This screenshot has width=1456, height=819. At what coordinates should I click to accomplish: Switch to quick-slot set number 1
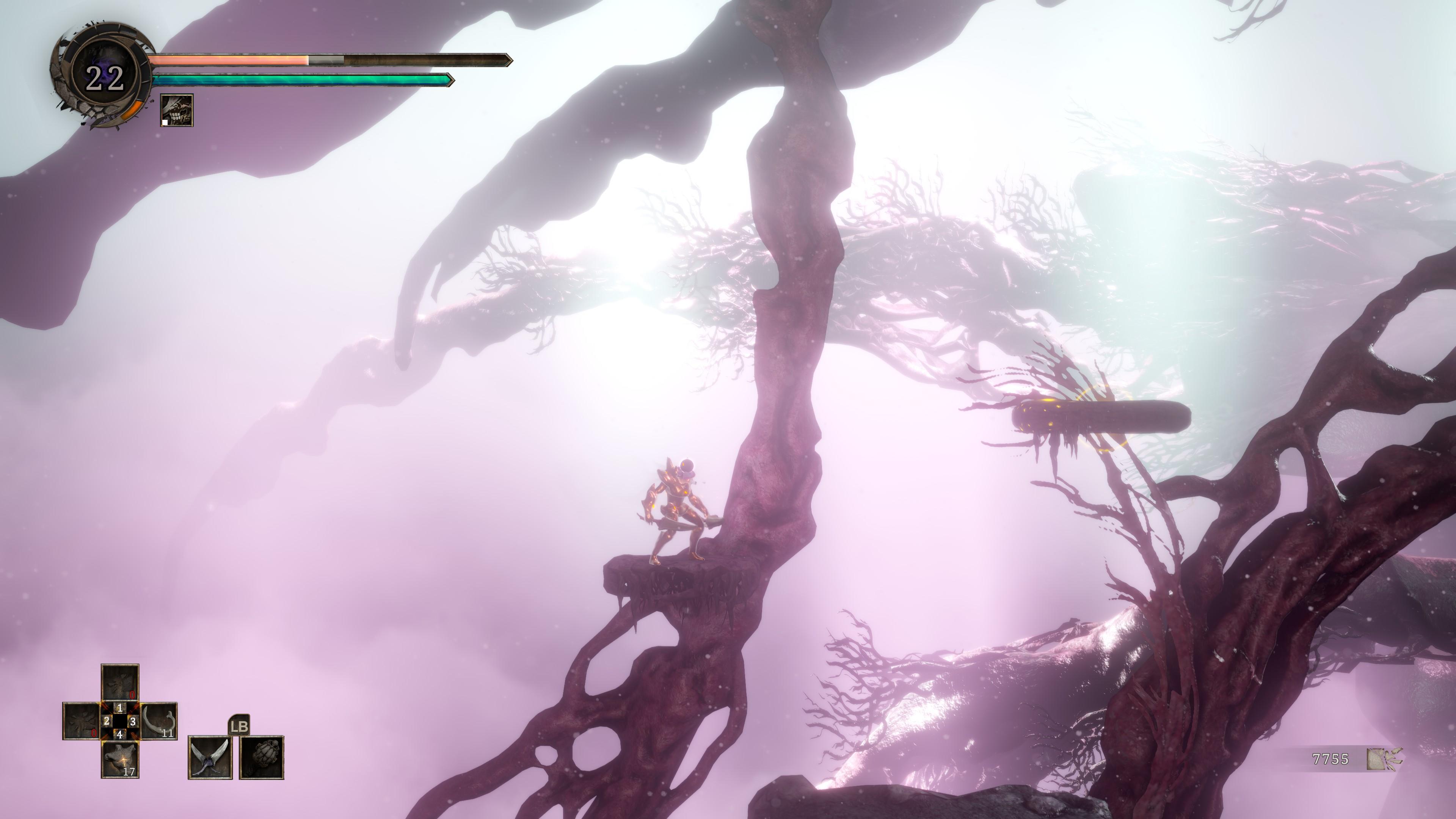tap(120, 708)
